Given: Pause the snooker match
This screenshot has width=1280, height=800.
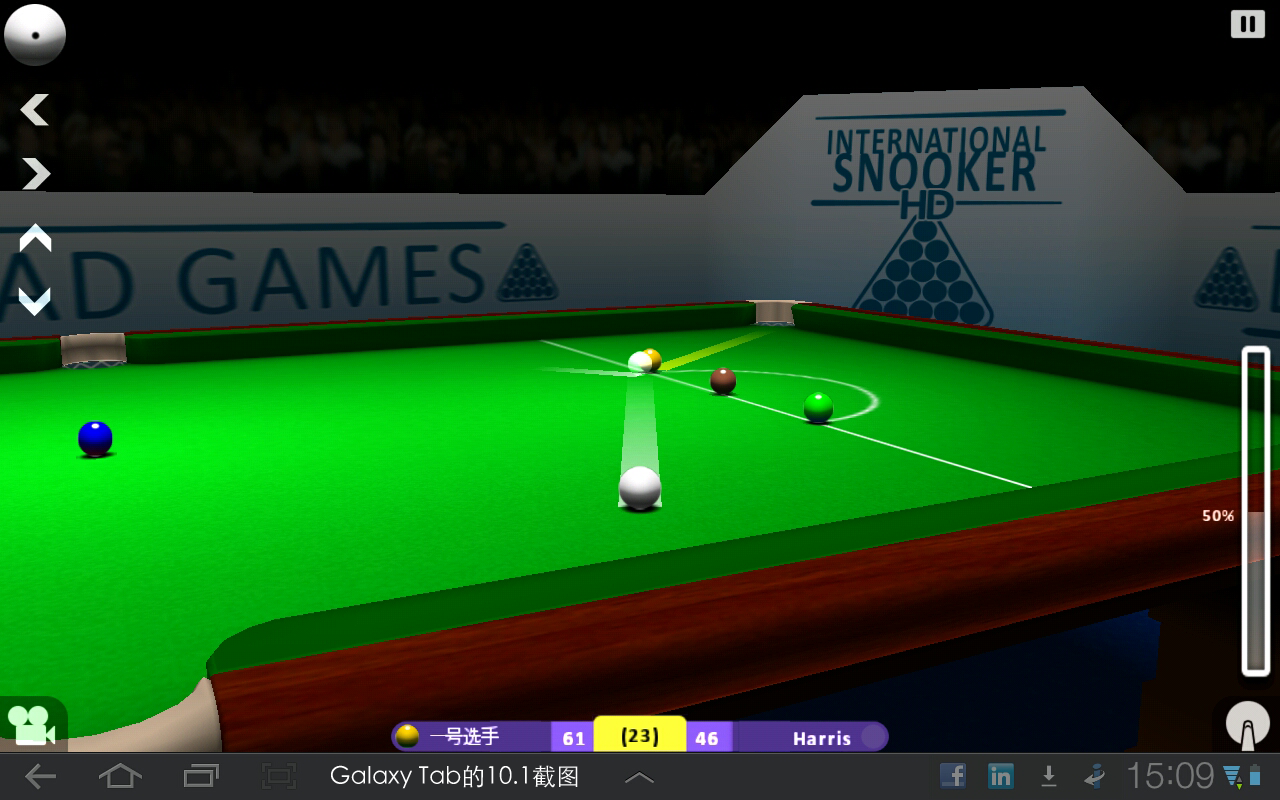Looking at the screenshot, I should 1246,22.
